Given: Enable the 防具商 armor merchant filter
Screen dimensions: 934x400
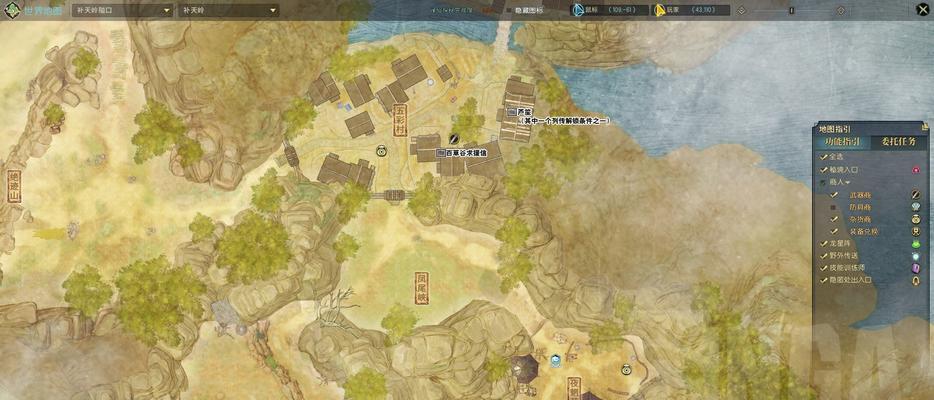Looking at the screenshot, I should click(x=834, y=208).
